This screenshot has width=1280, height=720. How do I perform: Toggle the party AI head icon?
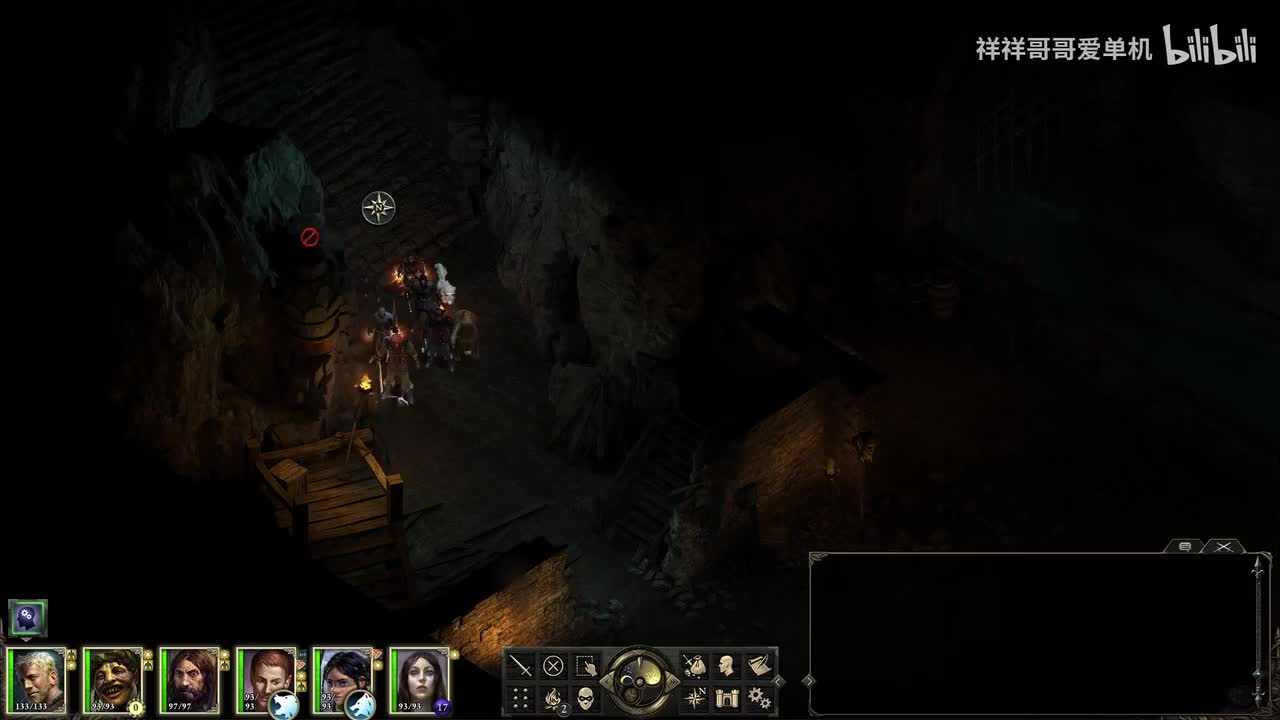pos(27,618)
